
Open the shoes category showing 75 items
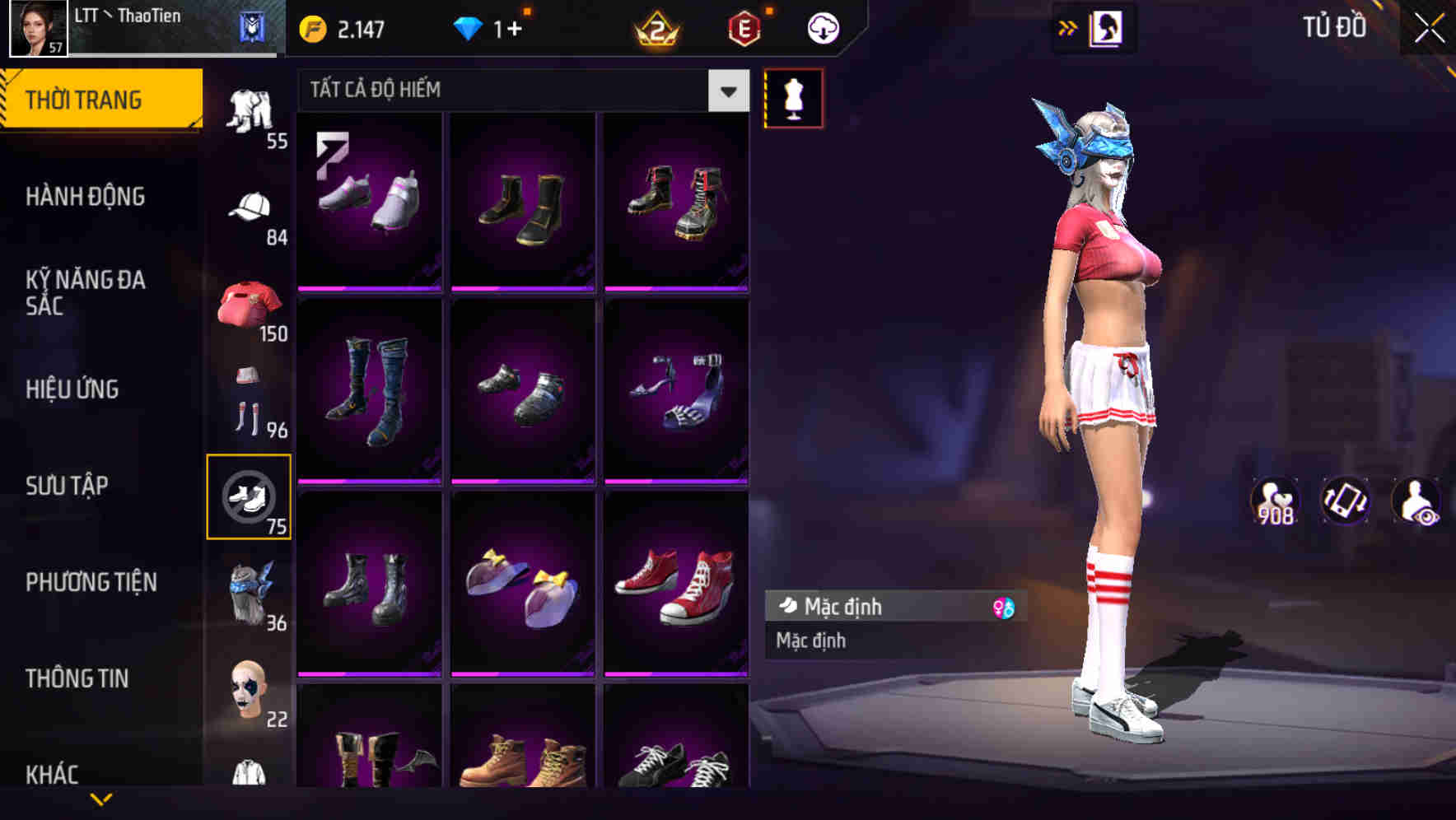coord(251,498)
